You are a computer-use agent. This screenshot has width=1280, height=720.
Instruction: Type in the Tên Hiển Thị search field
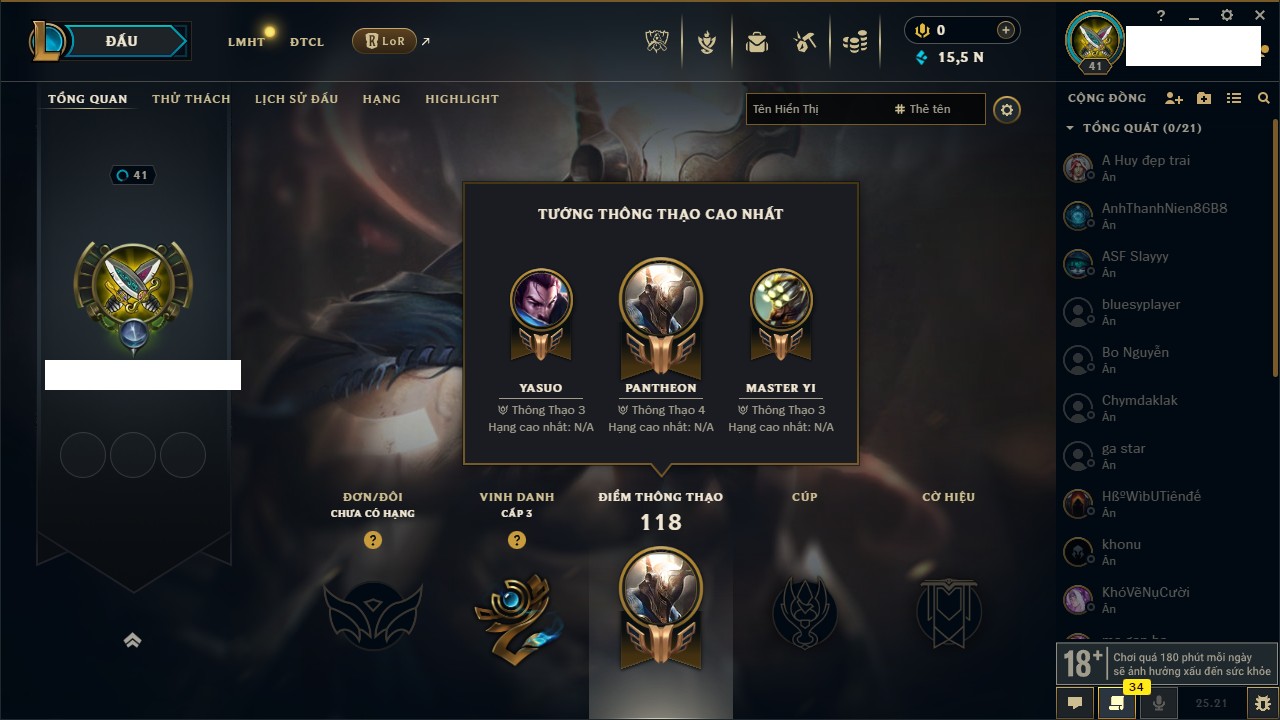click(815, 109)
